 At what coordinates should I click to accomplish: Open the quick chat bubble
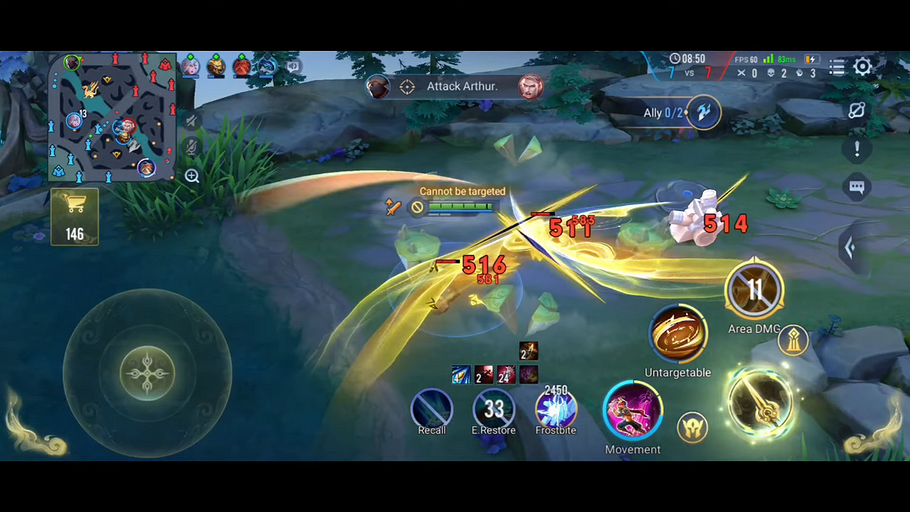coord(856,186)
